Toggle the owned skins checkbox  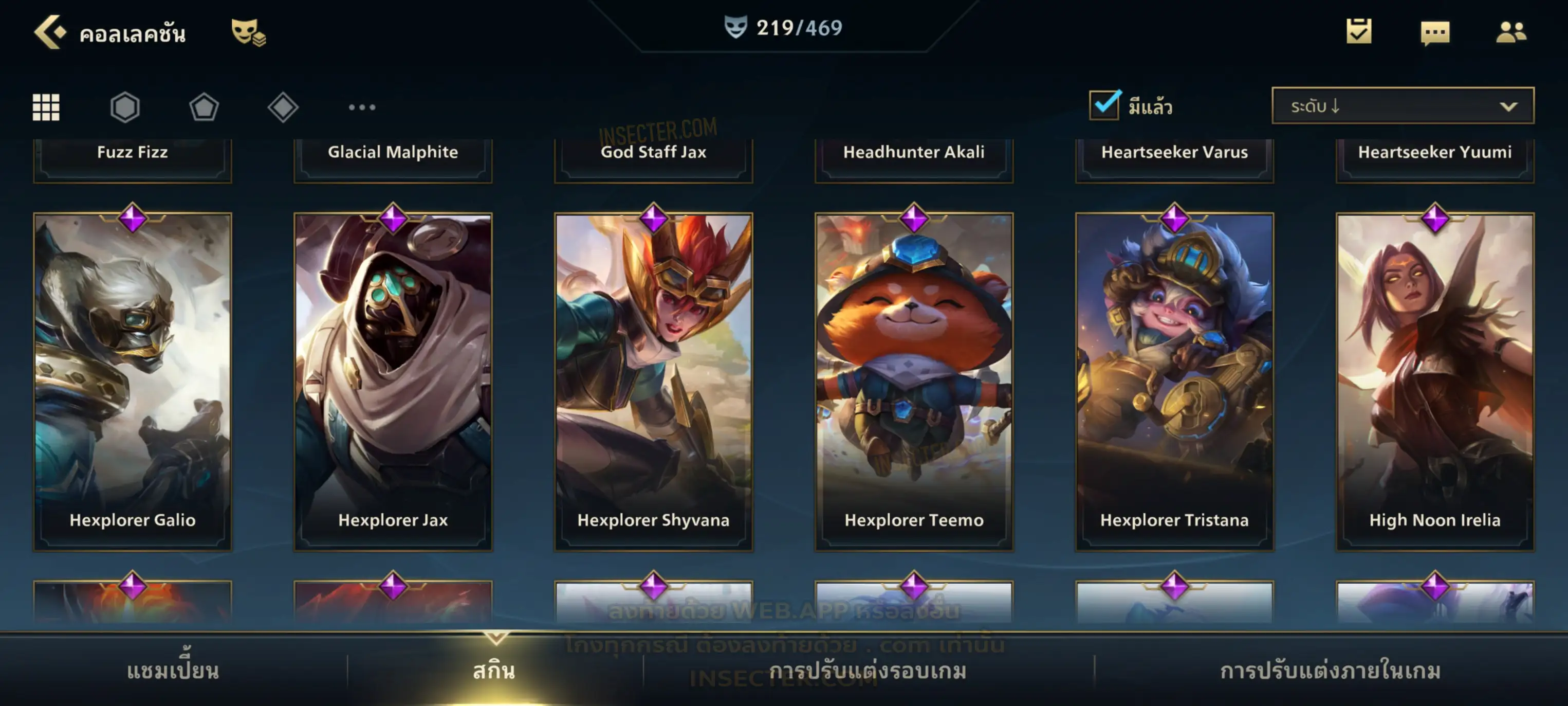[x=1104, y=105]
